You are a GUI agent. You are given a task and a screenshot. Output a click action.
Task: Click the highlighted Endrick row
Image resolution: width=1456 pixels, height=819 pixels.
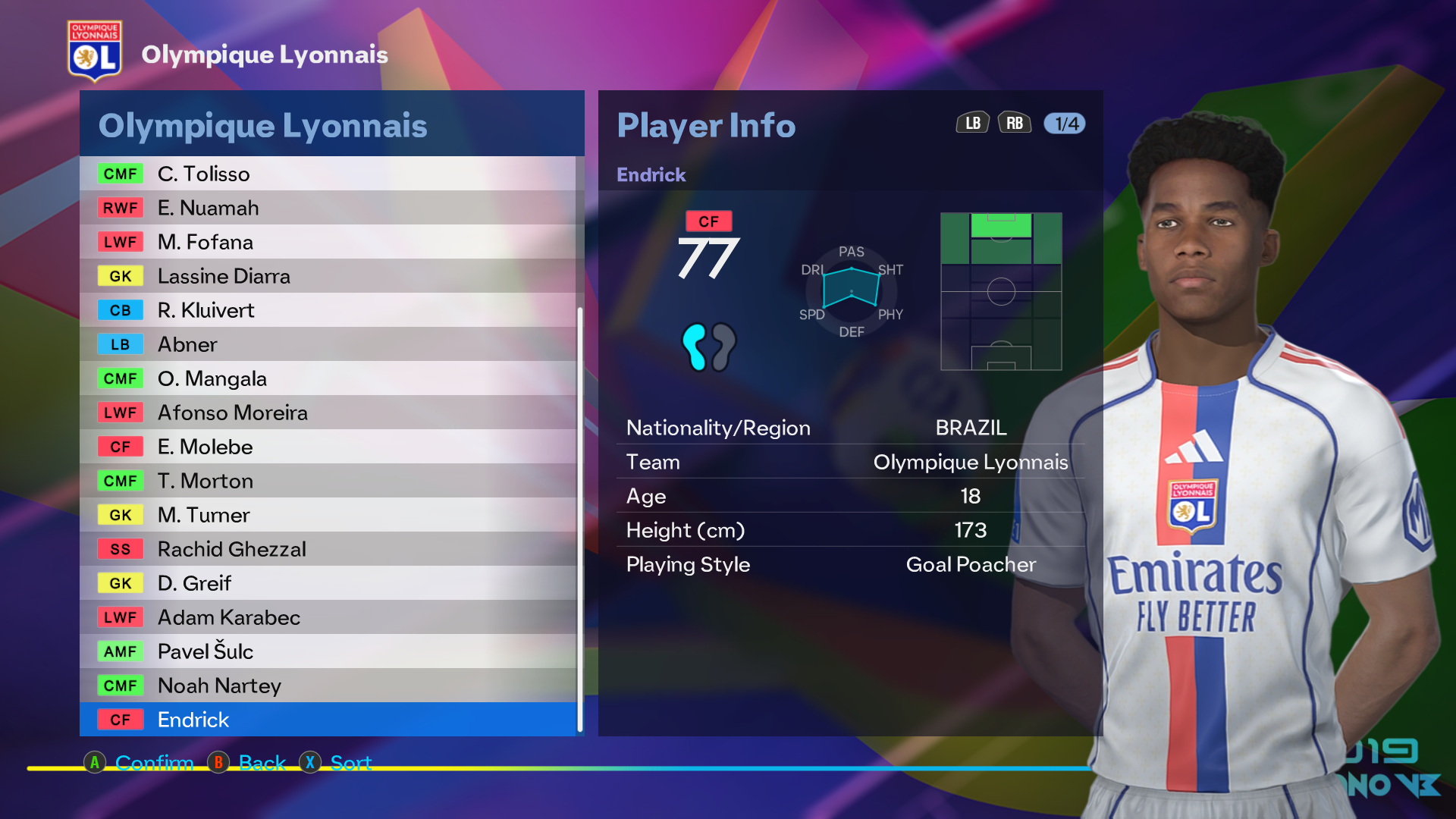point(328,720)
